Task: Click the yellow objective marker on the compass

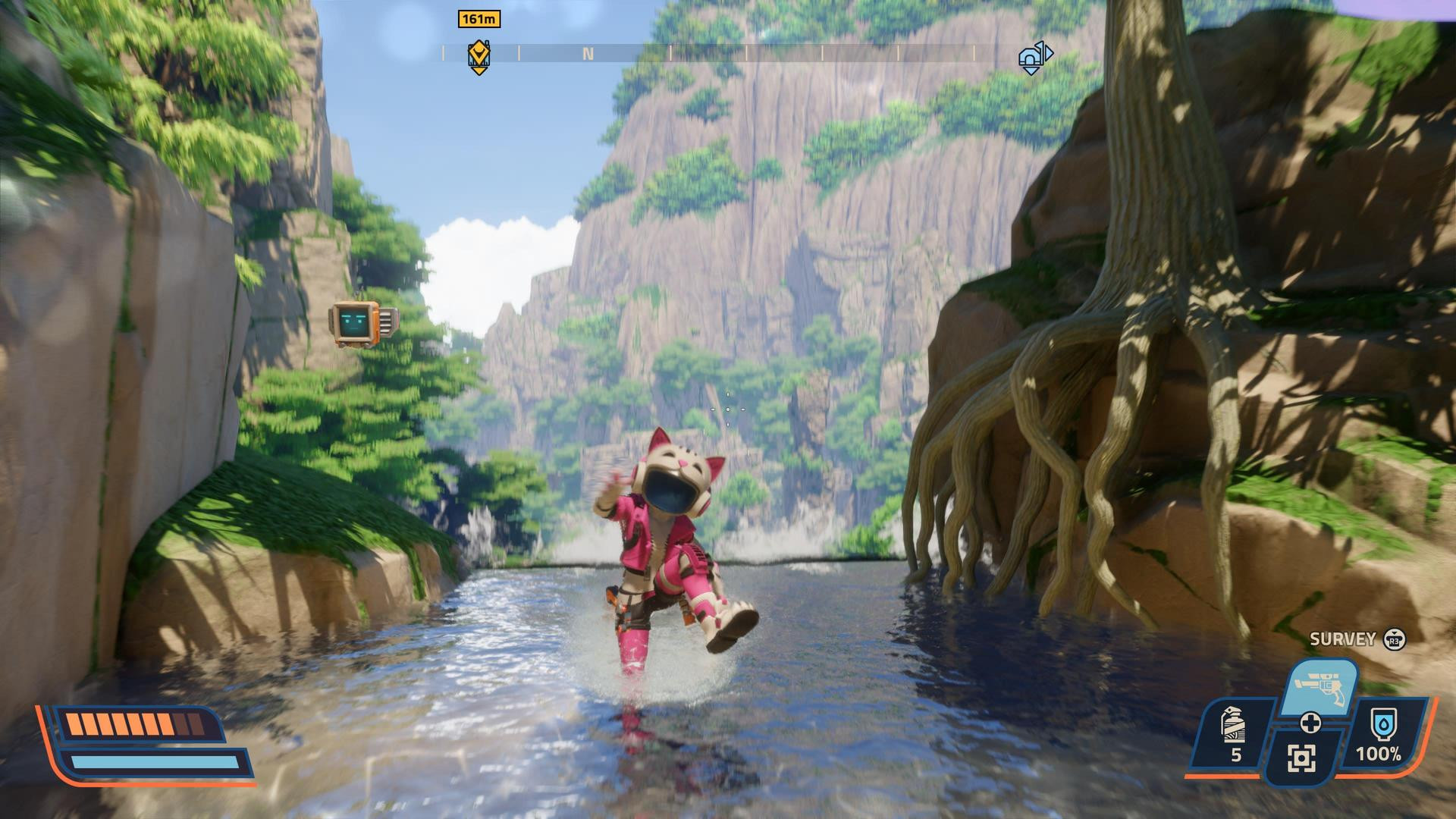Action: pyautogui.click(x=479, y=55)
